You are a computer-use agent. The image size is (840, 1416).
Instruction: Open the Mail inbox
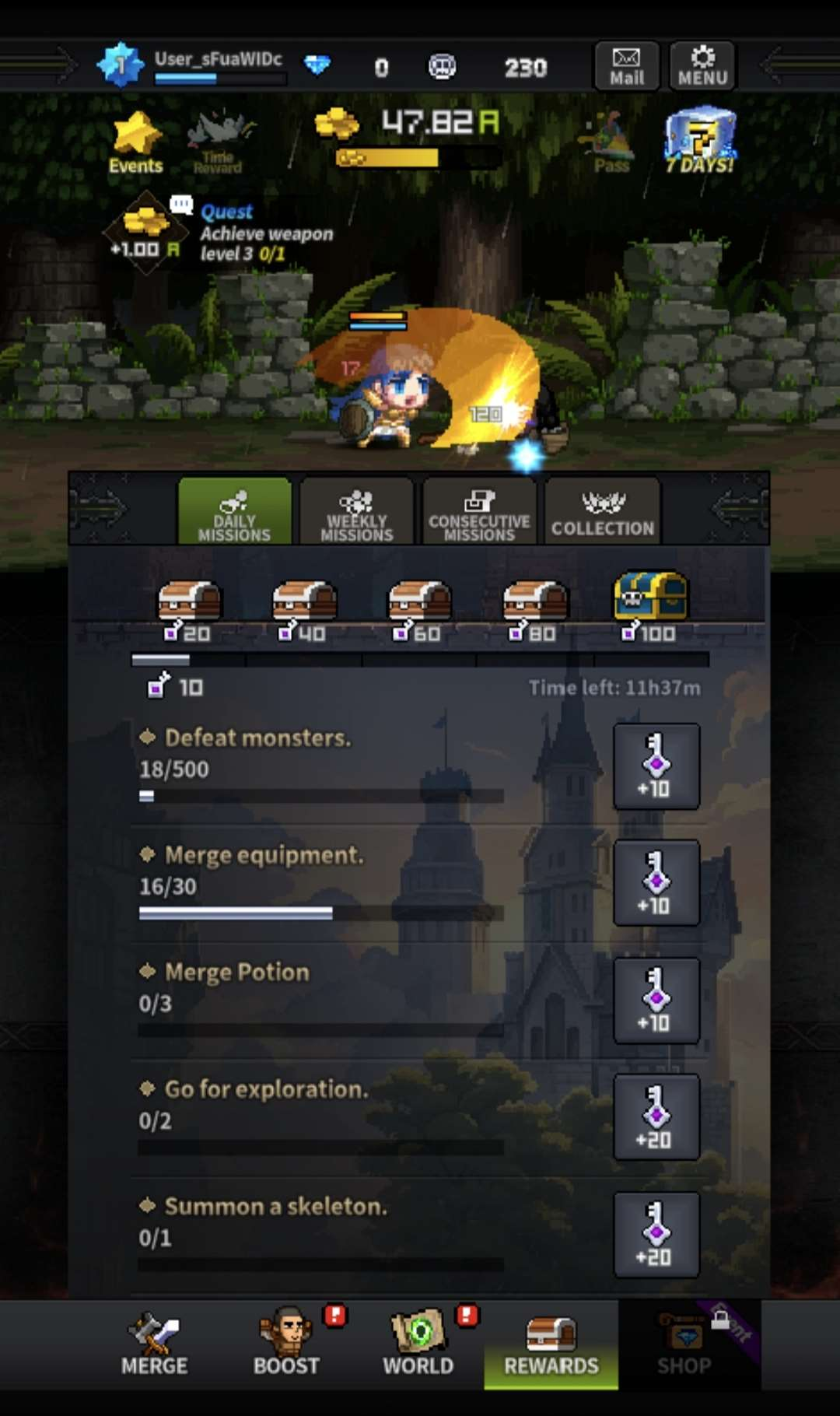tap(626, 66)
